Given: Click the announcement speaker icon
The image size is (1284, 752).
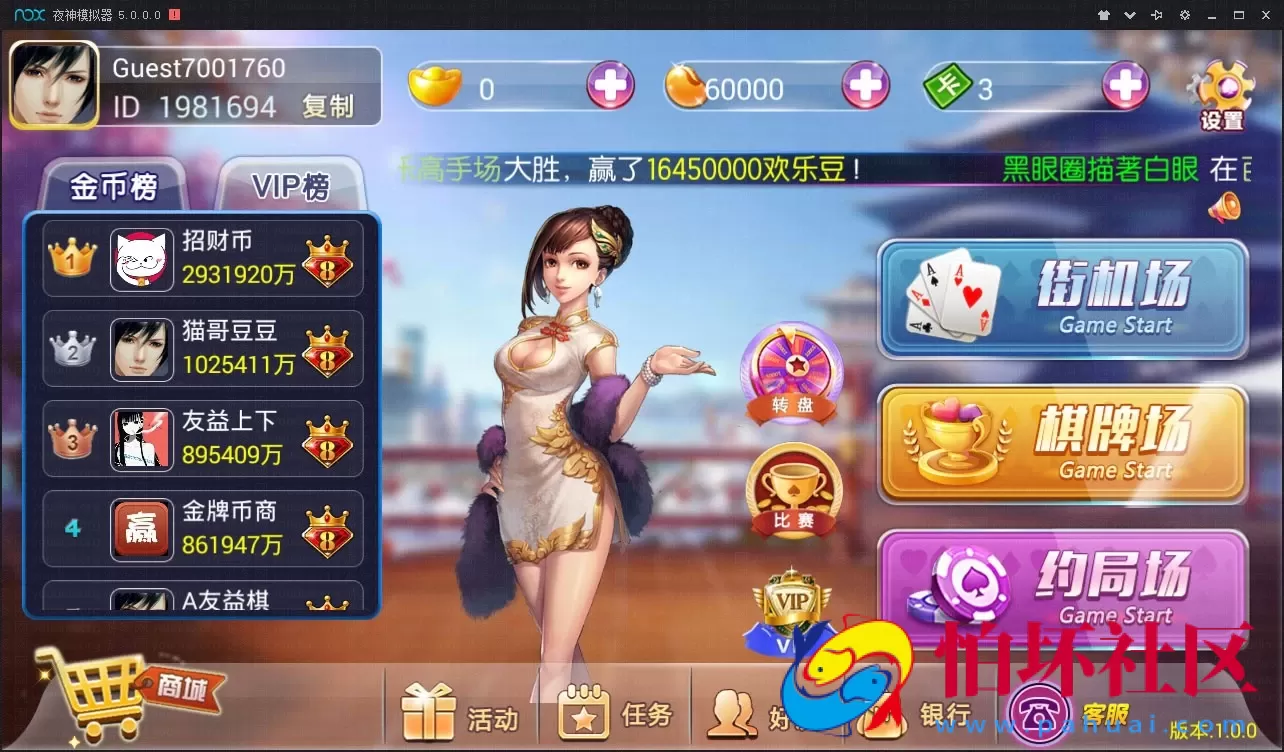Looking at the screenshot, I should 1227,205.
